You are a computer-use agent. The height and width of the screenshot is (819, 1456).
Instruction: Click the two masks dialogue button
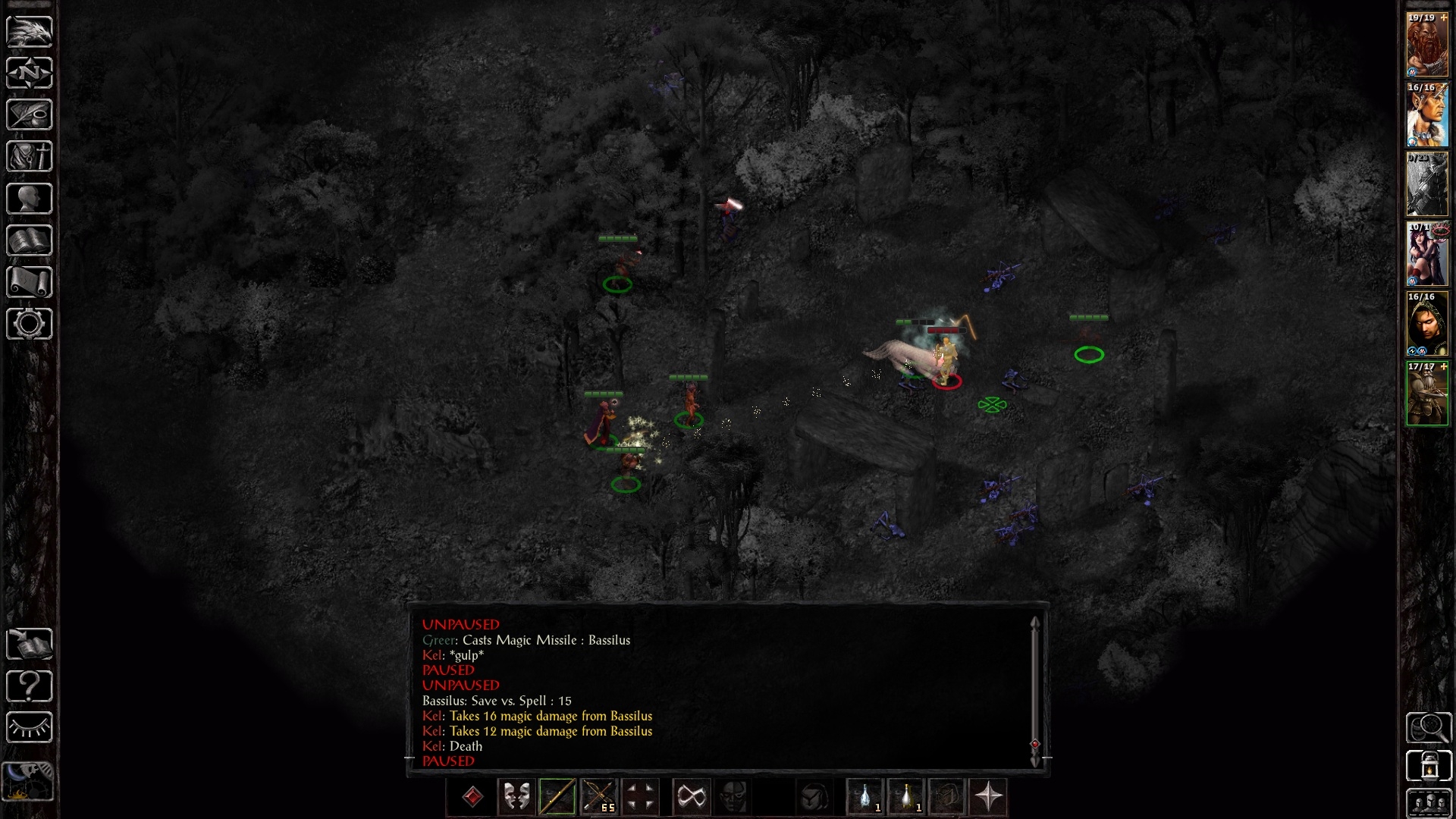516,797
